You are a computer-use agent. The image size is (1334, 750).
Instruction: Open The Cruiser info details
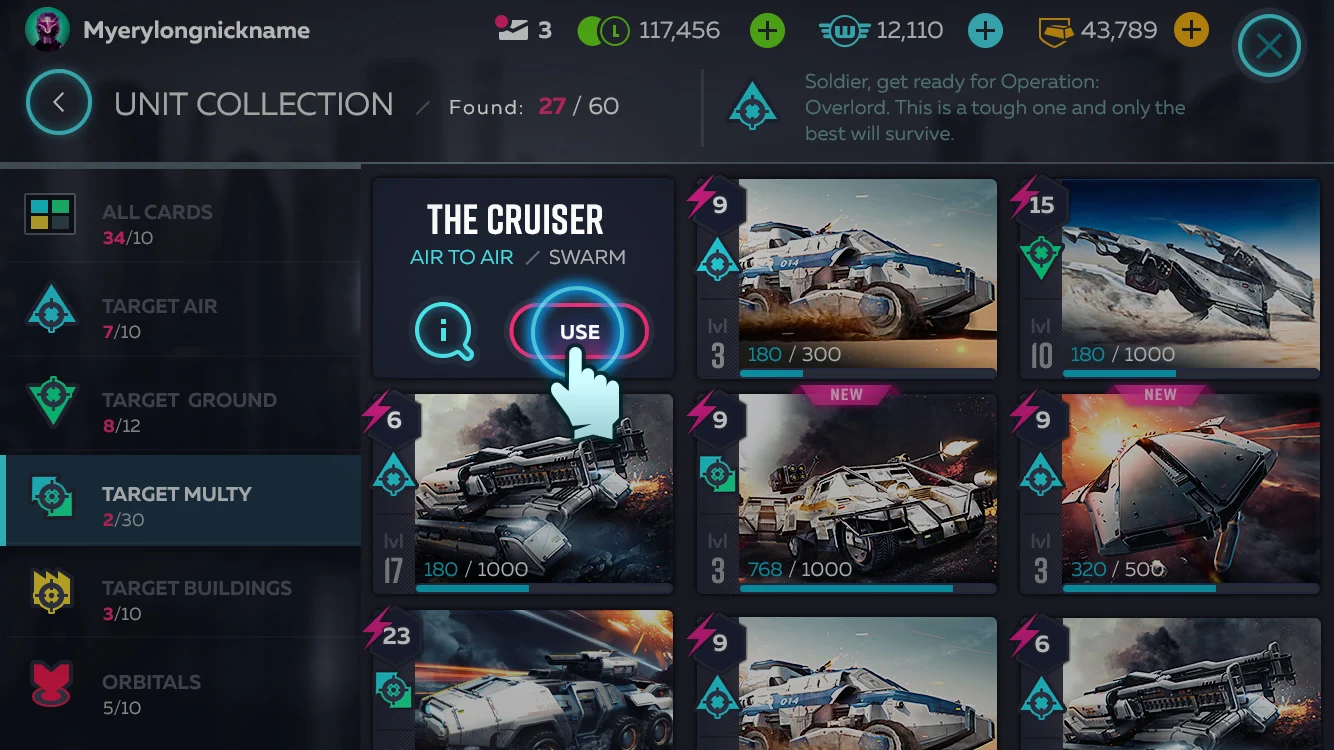point(443,331)
